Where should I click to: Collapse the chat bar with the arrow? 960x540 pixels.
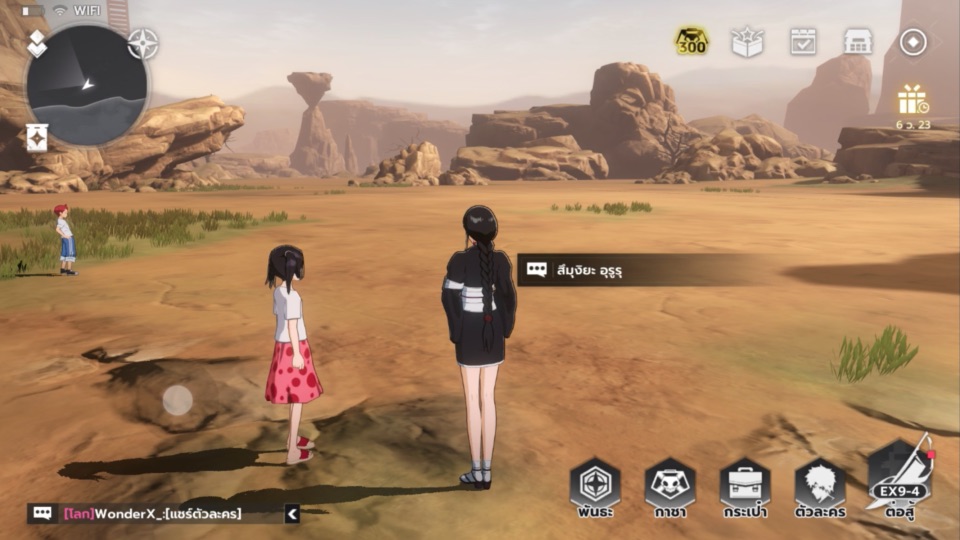(x=292, y=514)
